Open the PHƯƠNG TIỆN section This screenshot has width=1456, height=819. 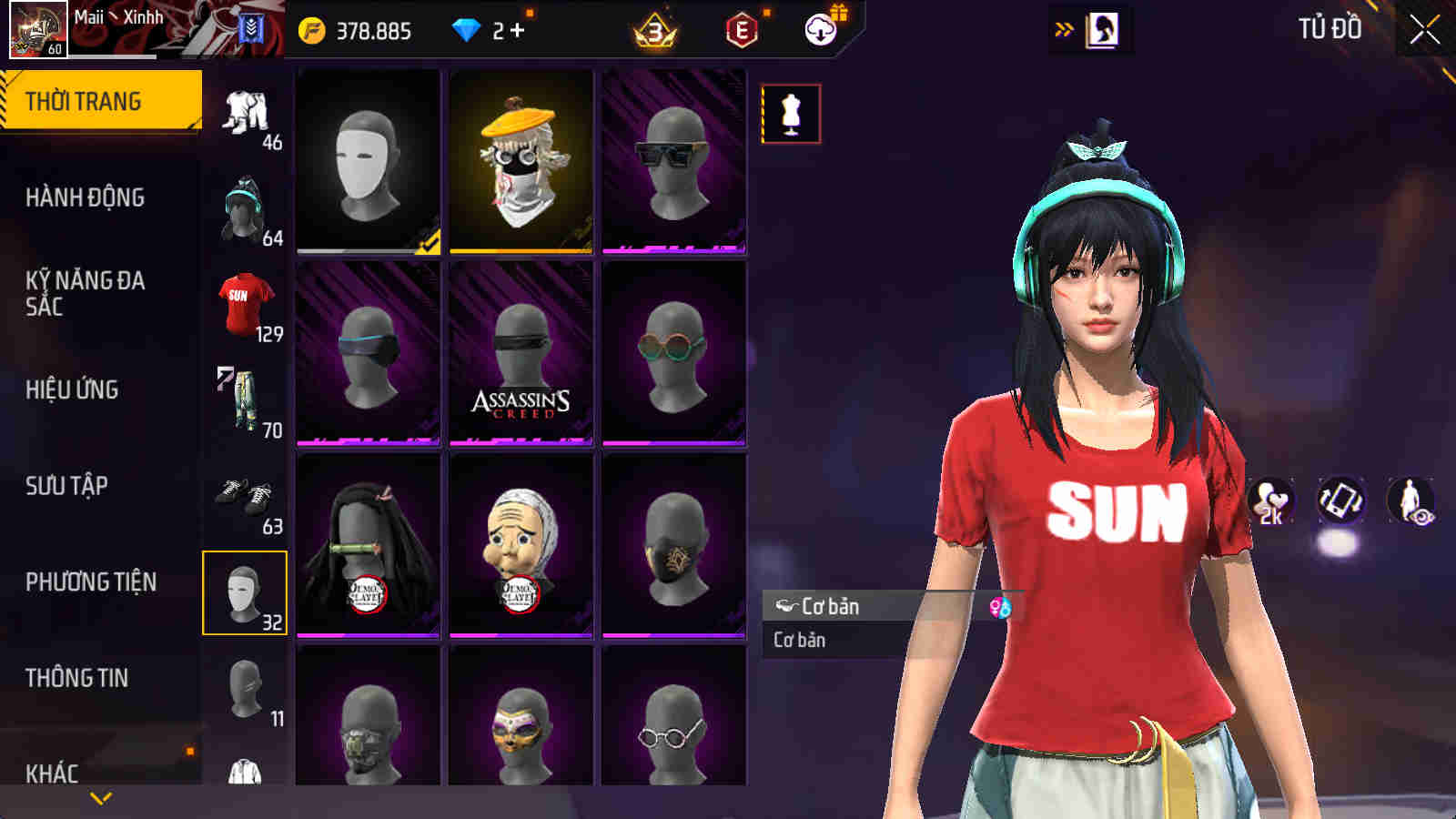91,580
